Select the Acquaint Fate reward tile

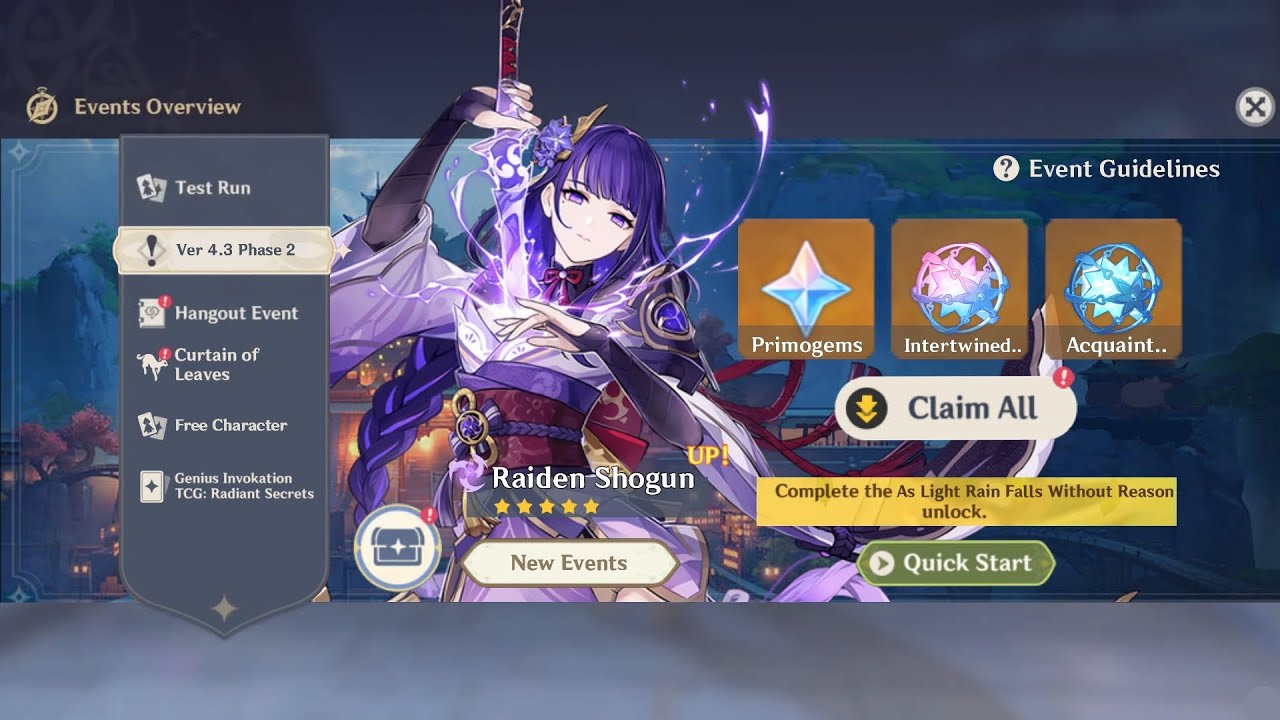(x=1113, y=289)
